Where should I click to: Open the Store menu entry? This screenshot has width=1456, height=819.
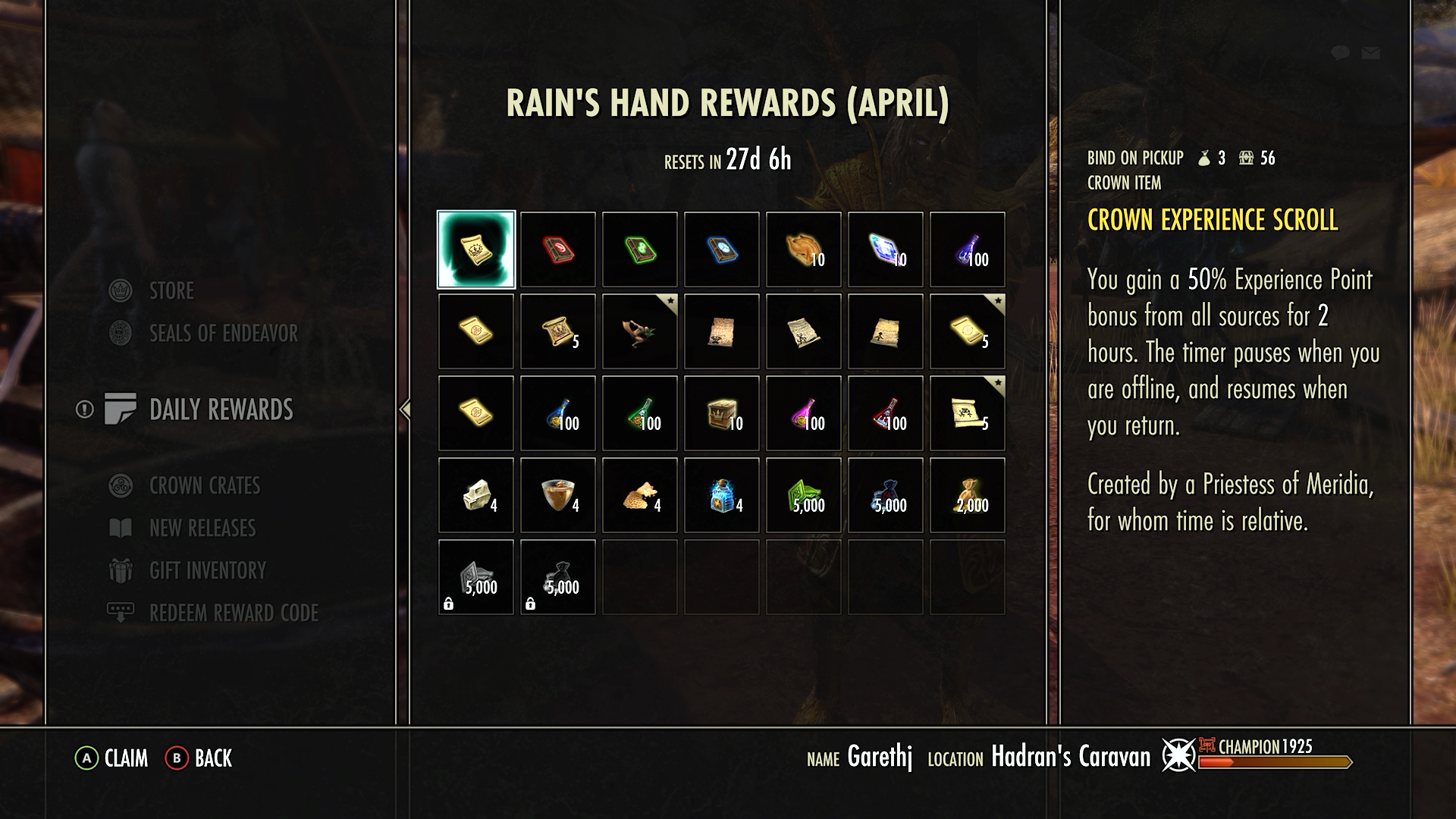[x=171, y=290]
